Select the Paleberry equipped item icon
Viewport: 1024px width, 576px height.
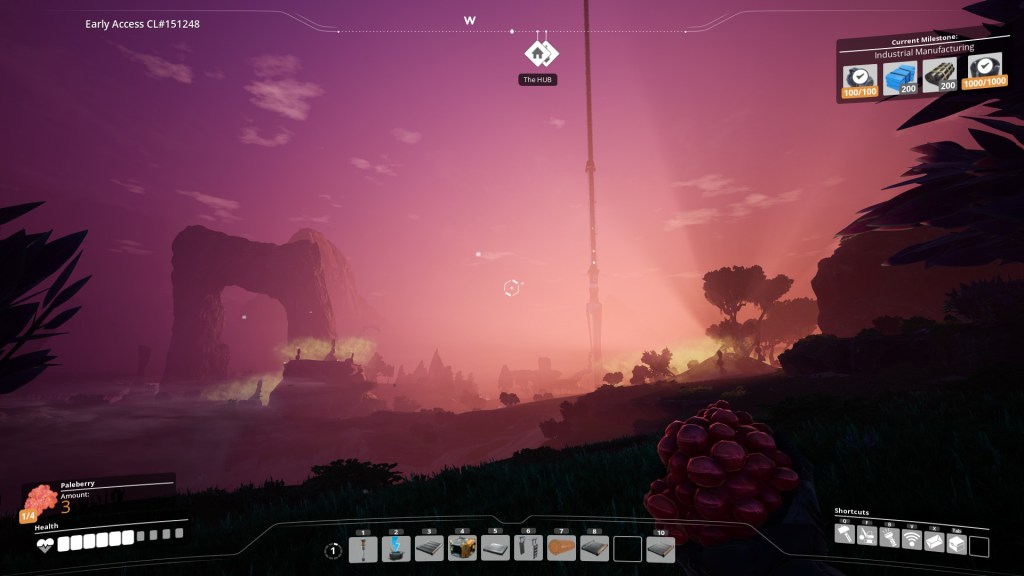tap(40, 500)
